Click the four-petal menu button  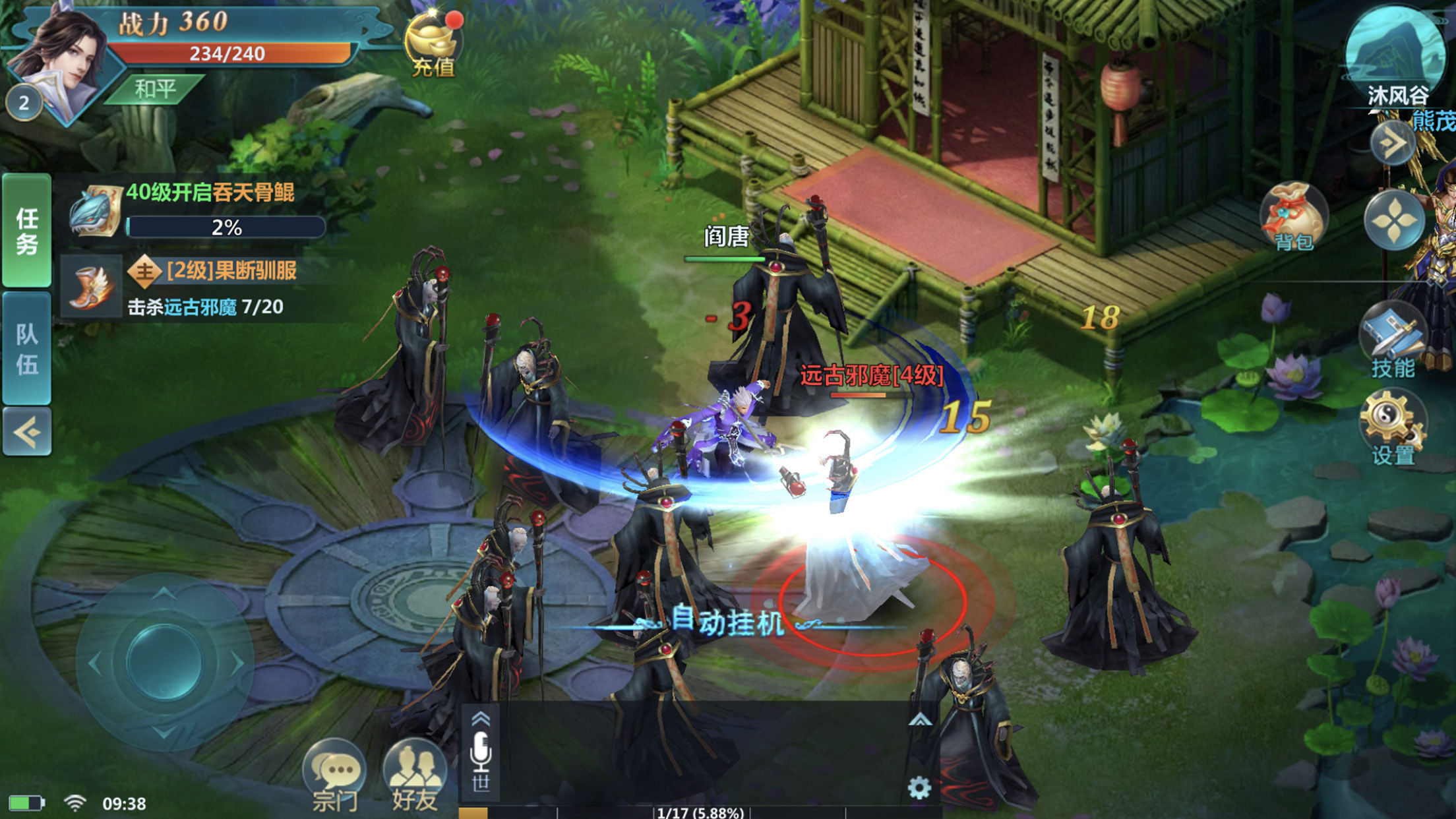[x=1393, y=221]
